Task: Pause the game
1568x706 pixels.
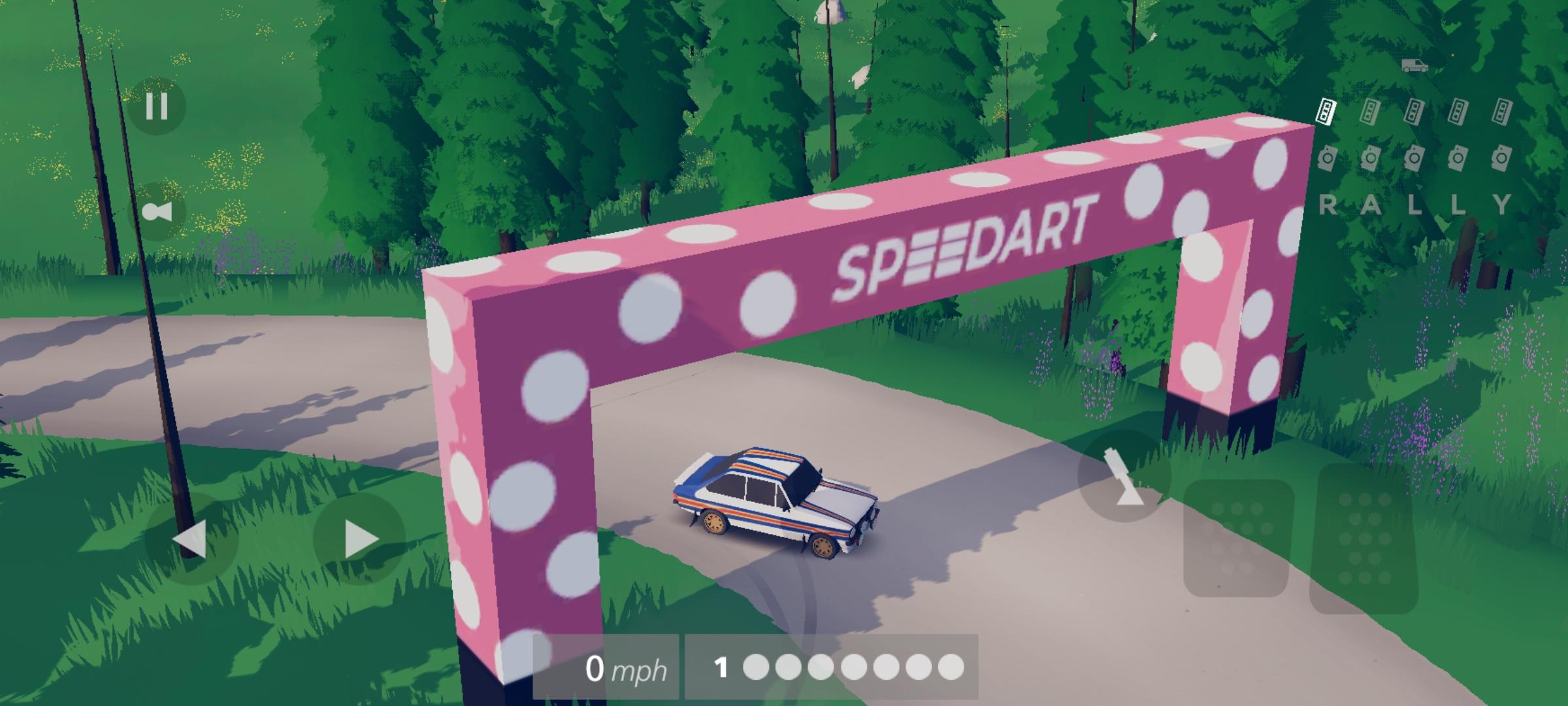Action: tap(157, 106)
